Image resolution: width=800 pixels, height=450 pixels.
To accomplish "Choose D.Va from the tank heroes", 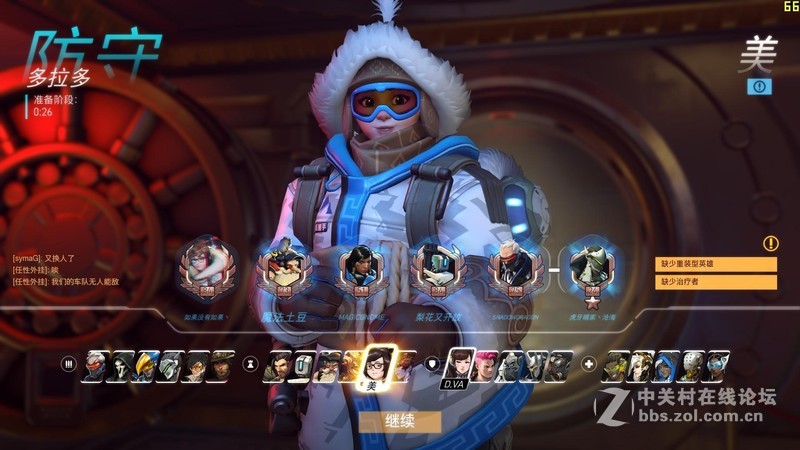I will point(460,366).
